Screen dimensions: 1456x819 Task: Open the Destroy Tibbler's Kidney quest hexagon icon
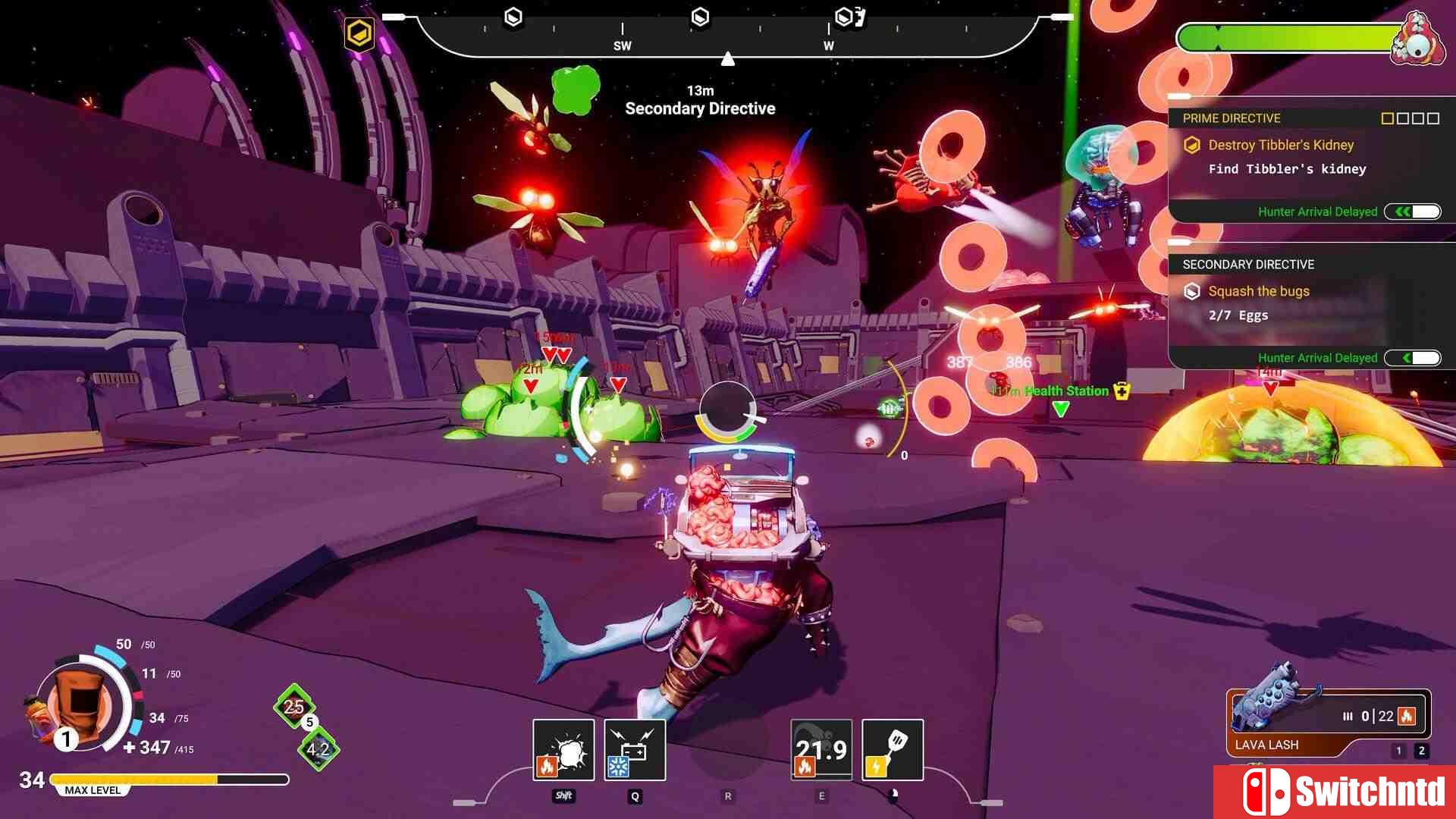click(x=1192, y=144)
